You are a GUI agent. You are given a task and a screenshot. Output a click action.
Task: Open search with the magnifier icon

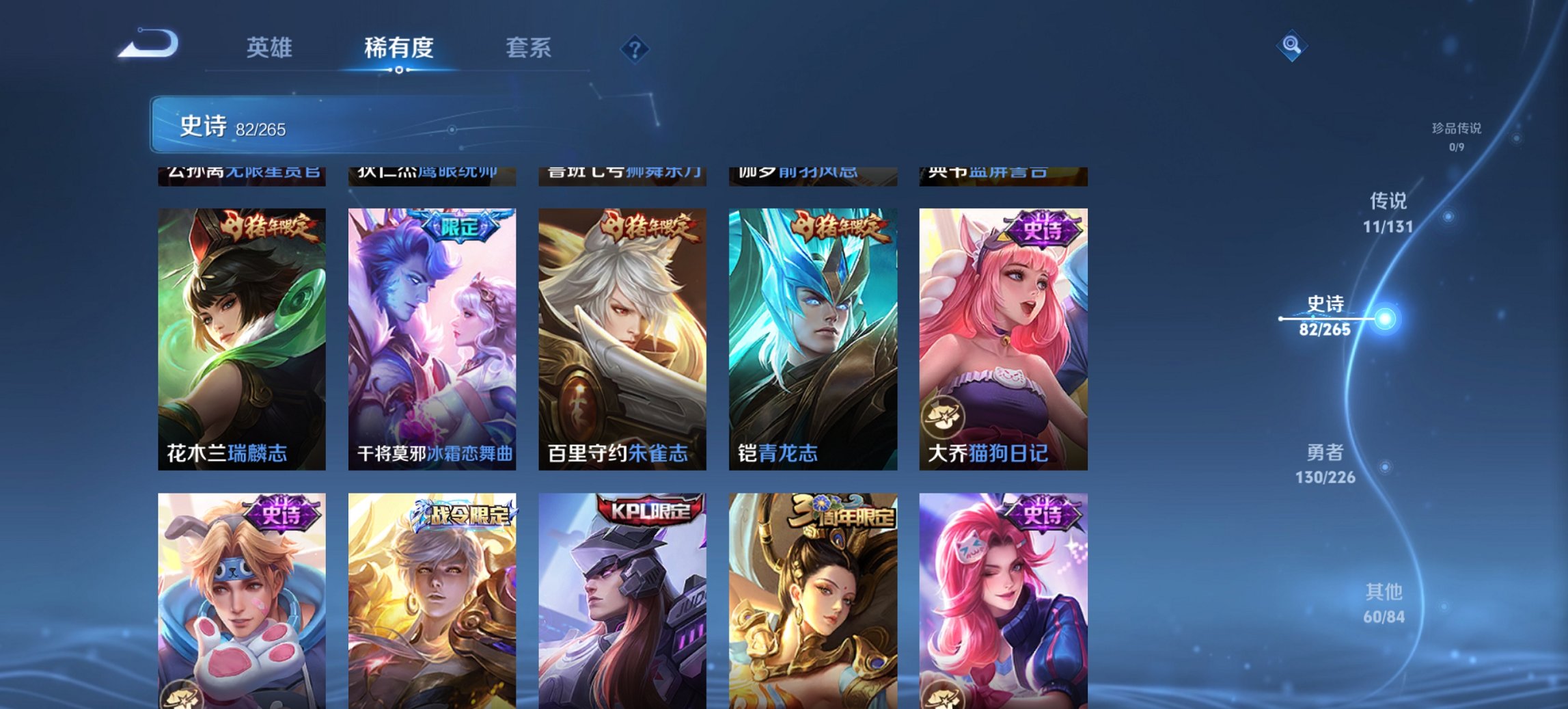click(1290, 46)
